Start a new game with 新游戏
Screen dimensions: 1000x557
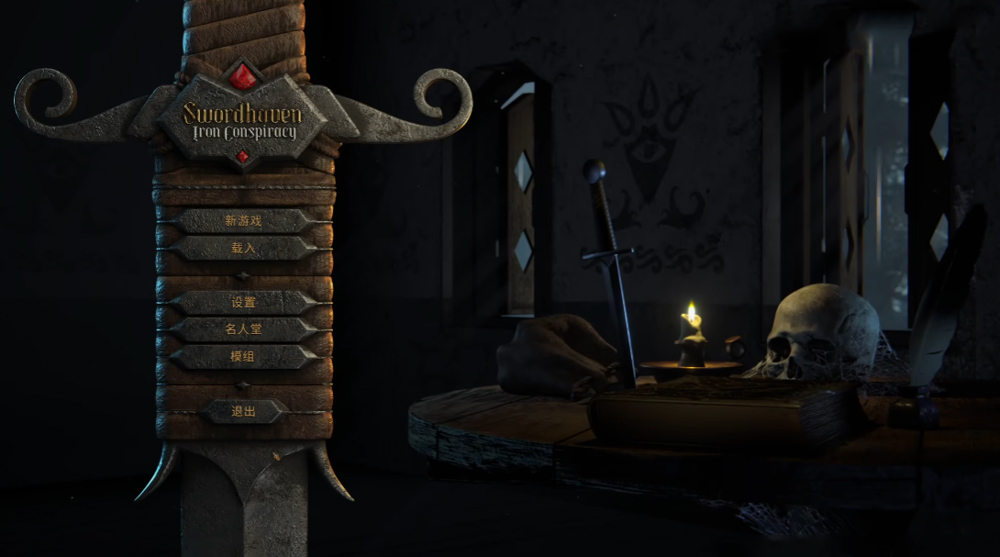pos(243,220)
